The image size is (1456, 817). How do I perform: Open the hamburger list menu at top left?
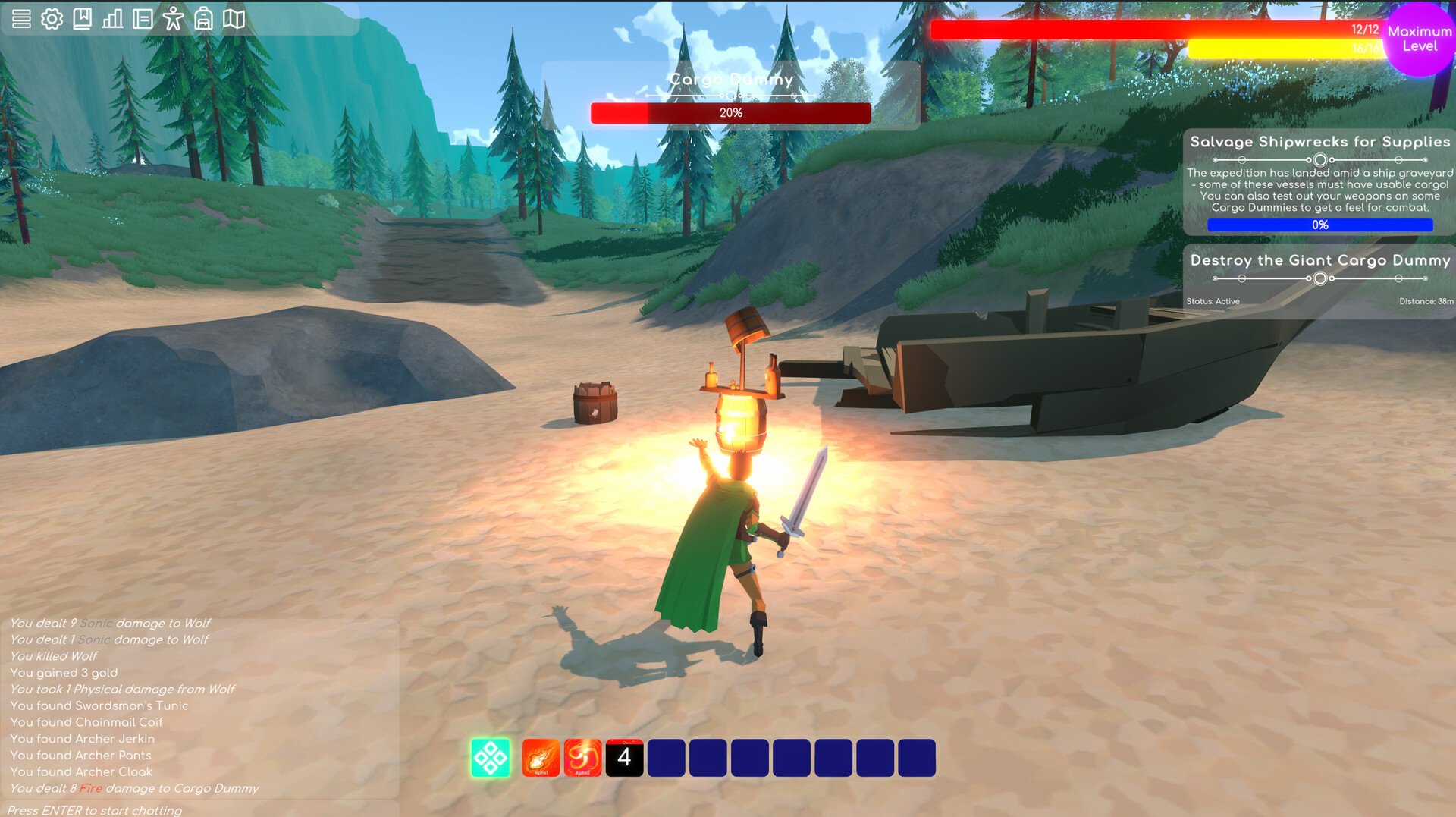click(21, 19)
